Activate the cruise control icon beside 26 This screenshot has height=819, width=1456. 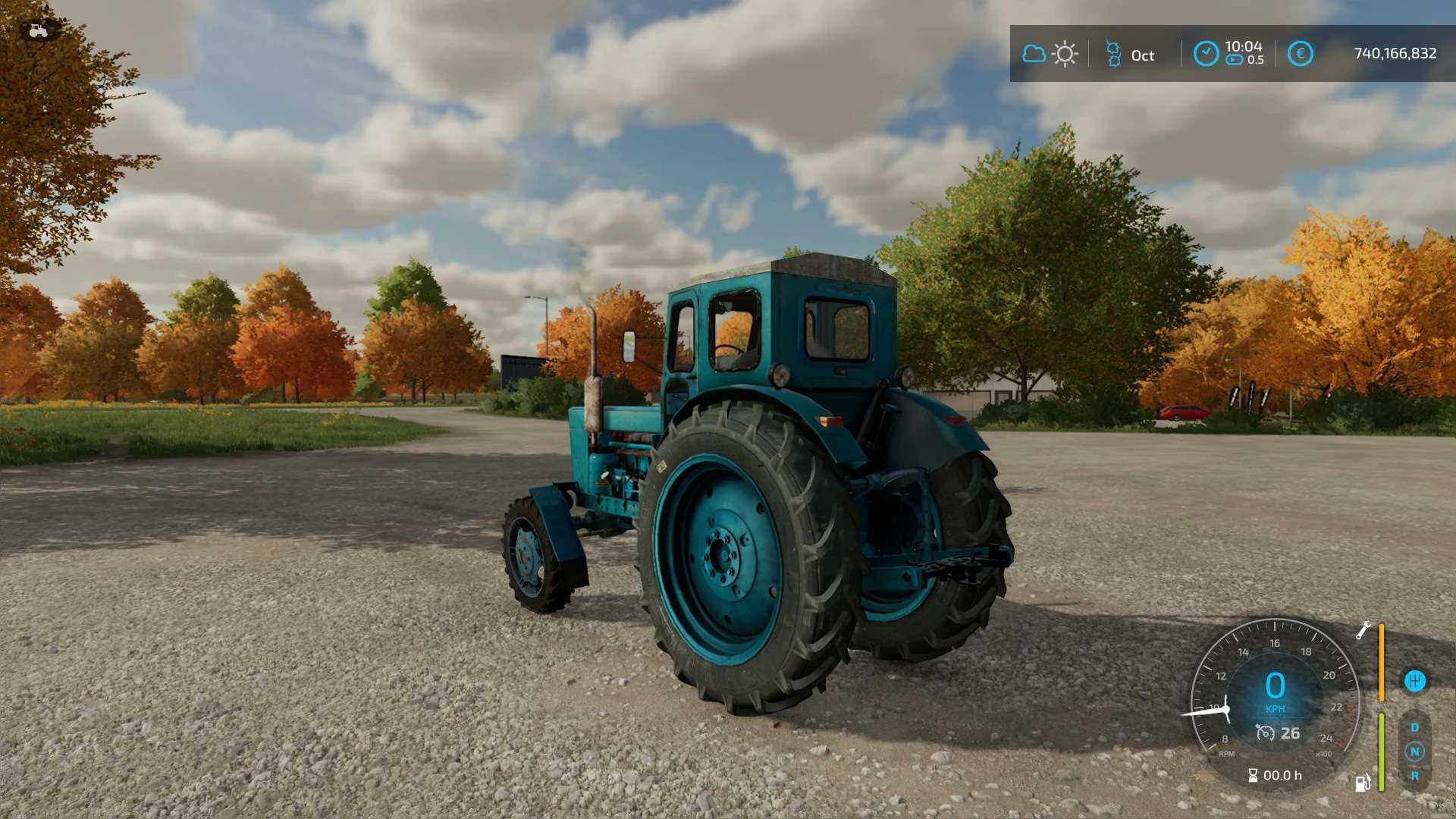1265,733
